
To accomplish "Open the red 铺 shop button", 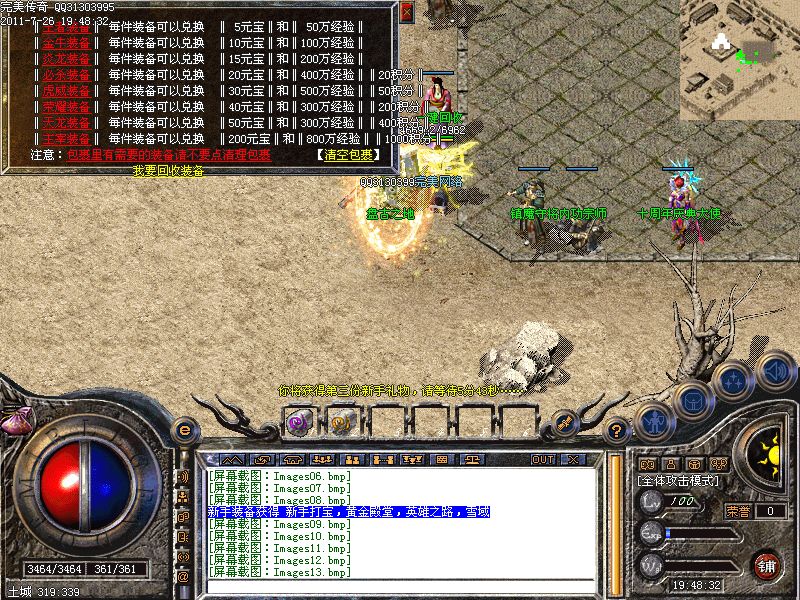I will tap(767, 565).
